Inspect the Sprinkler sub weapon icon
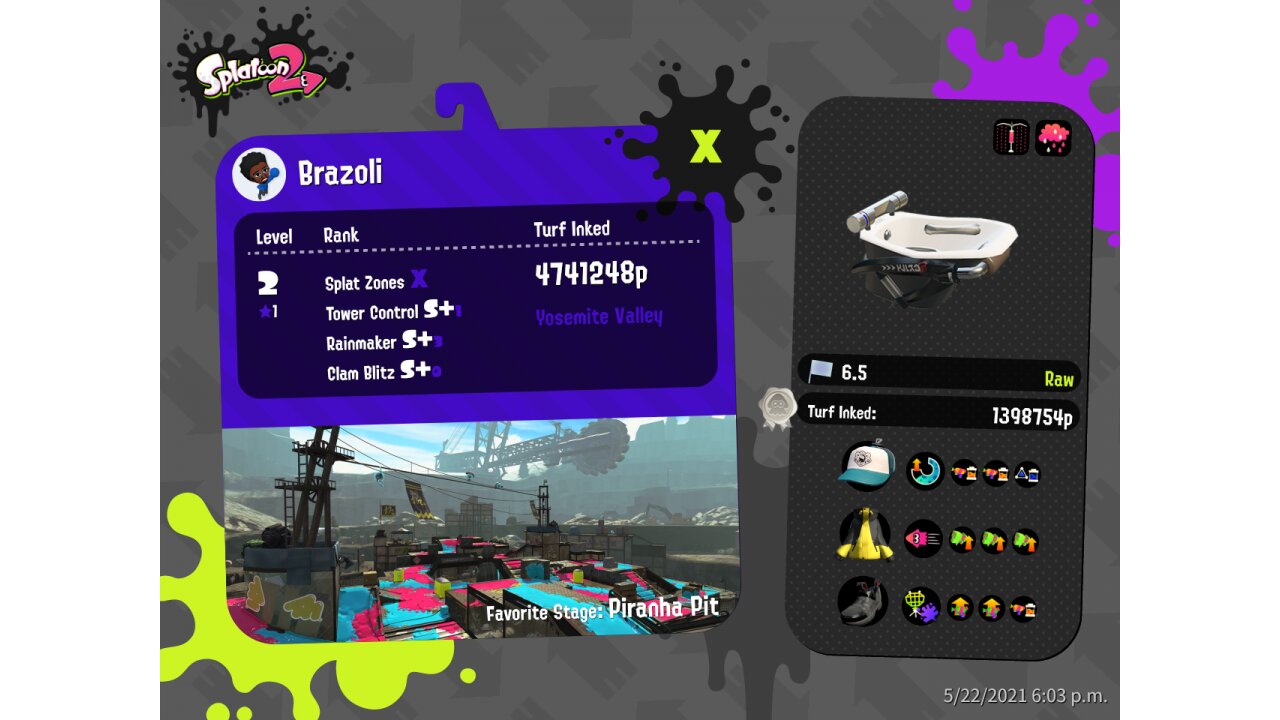 point(1011,137)
